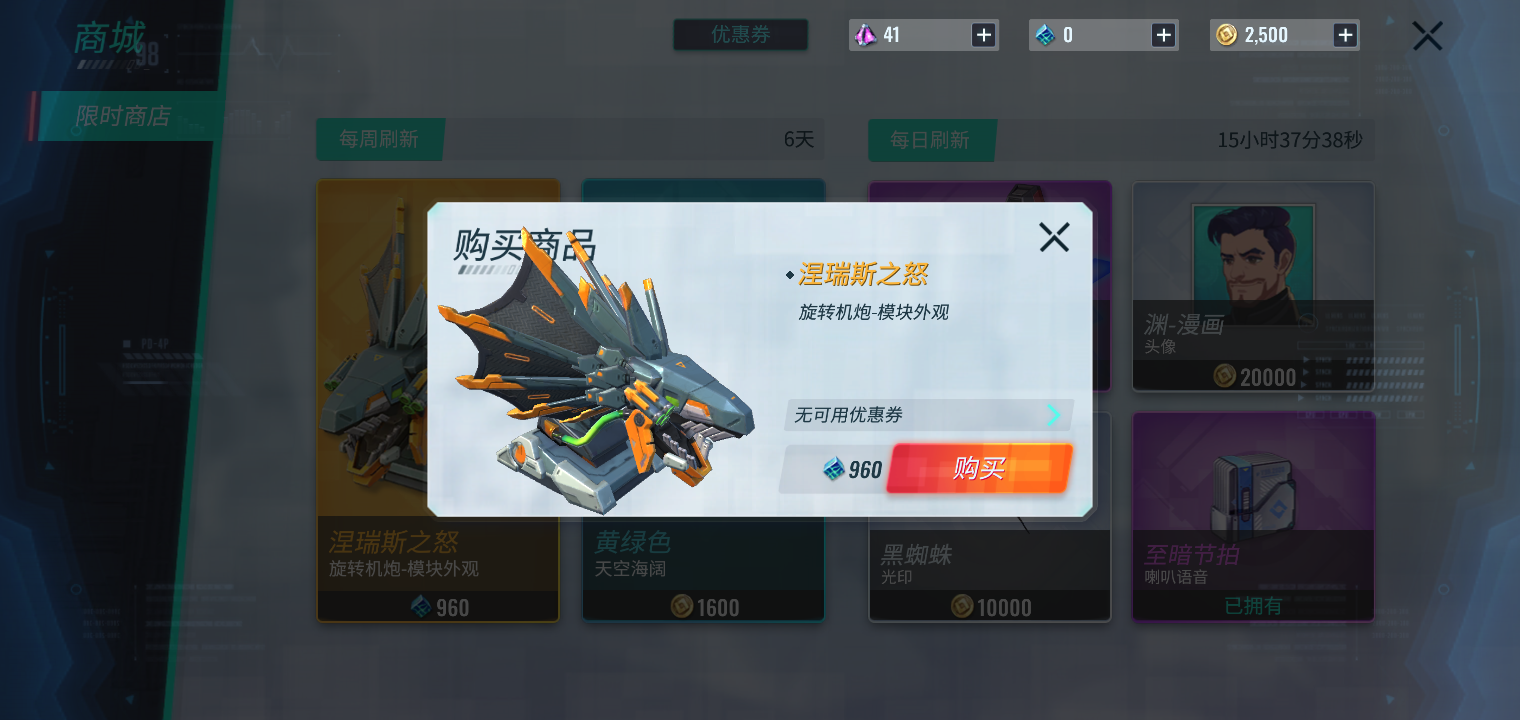
Task: Expand the 无可用优惠券 coupon selector
Action: [928, 415]
